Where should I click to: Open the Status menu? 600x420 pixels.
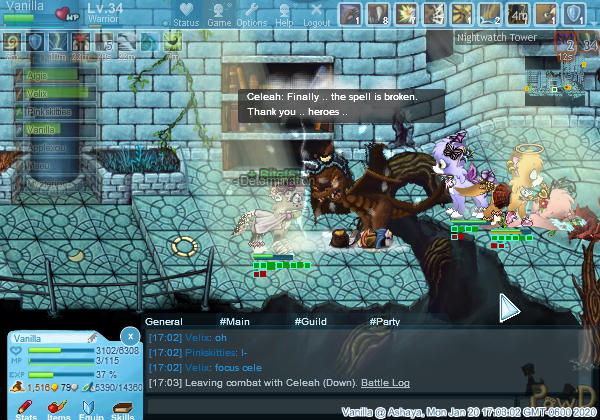(186, 14)
